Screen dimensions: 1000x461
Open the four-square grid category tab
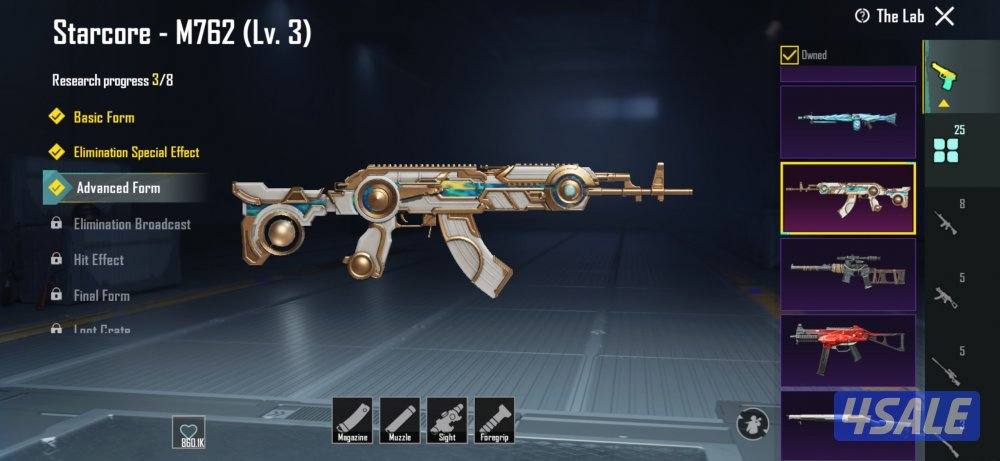tap(945, 148)
